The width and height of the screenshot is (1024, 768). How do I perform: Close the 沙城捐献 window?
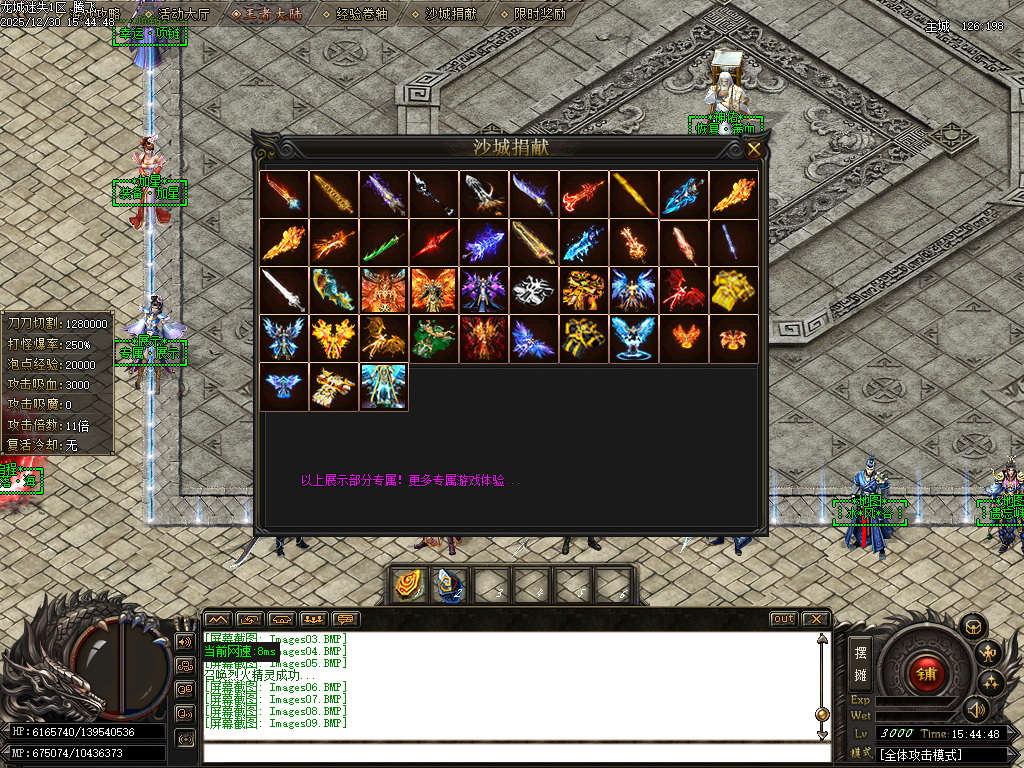pyautogui.click(x=754, y=149)
